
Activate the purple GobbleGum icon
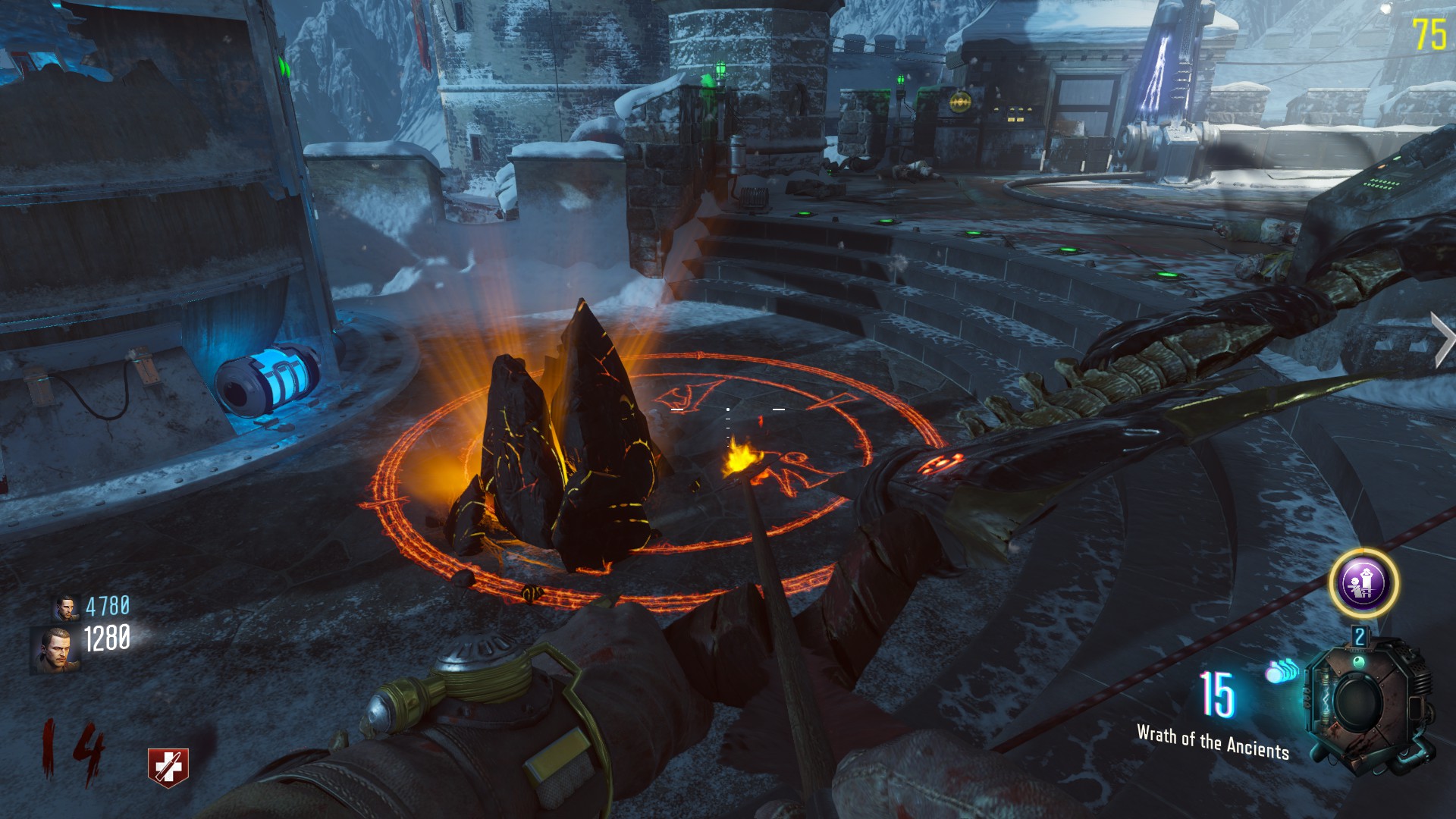tap(1363, 584)
